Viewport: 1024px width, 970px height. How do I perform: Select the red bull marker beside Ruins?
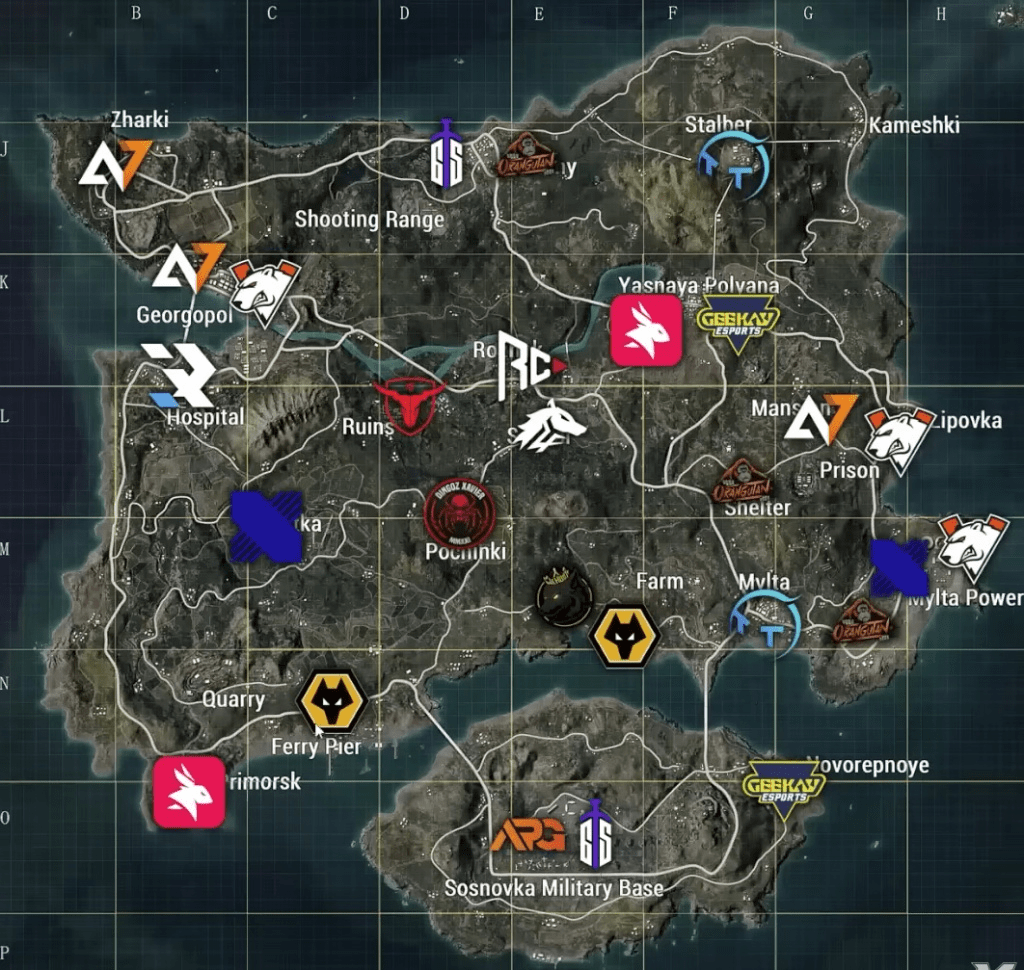[x=410, y=403]
